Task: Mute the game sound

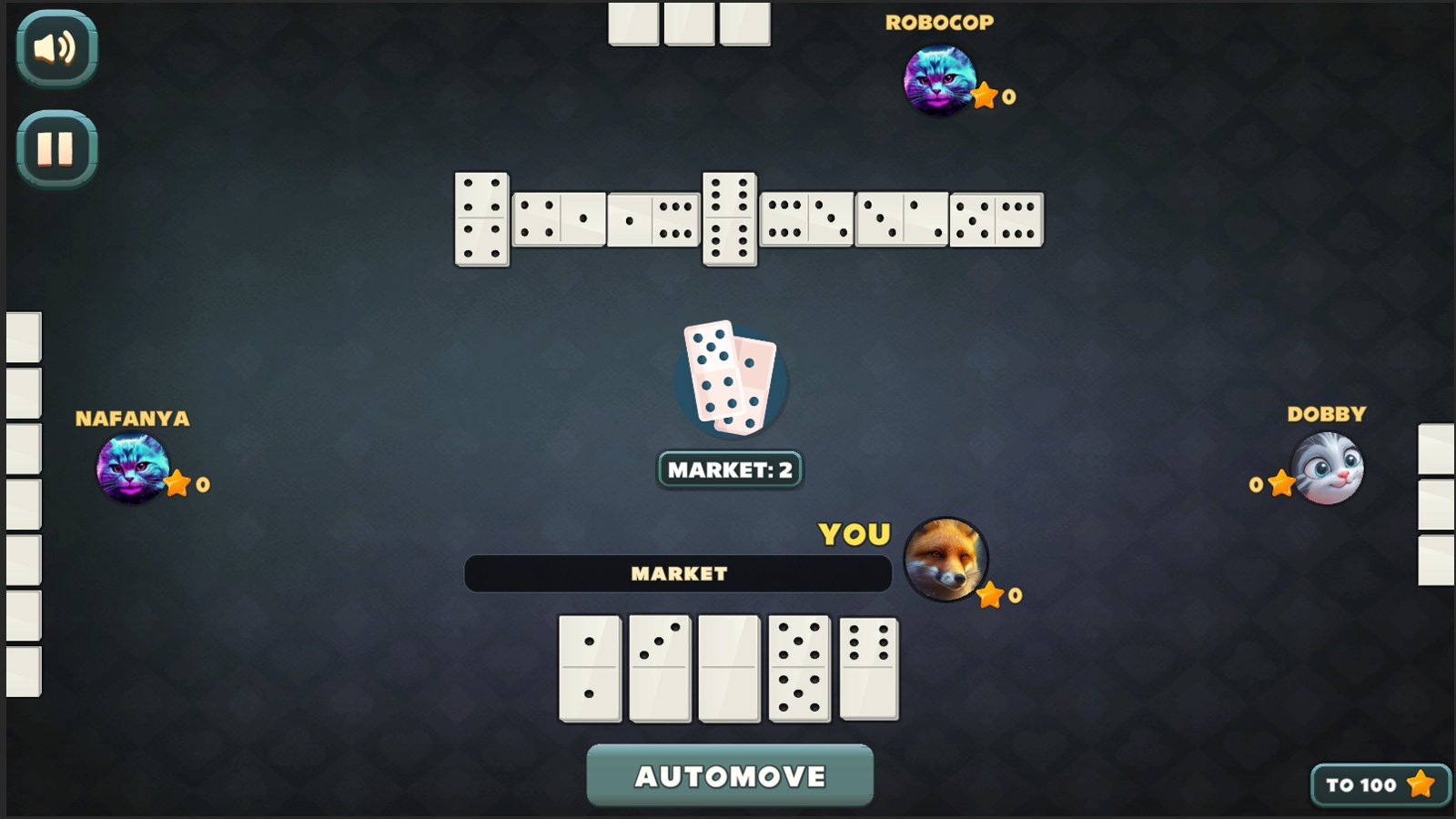Action: (x=55, y=50)
